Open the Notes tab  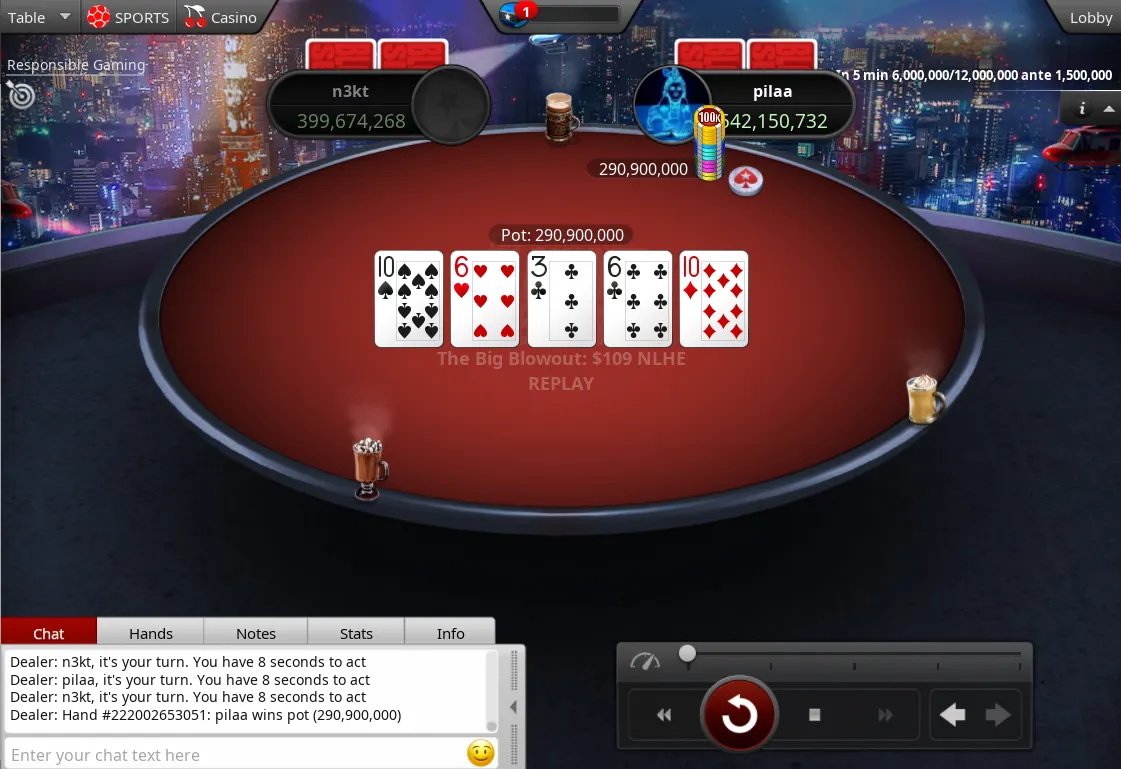tap(256, 633)
